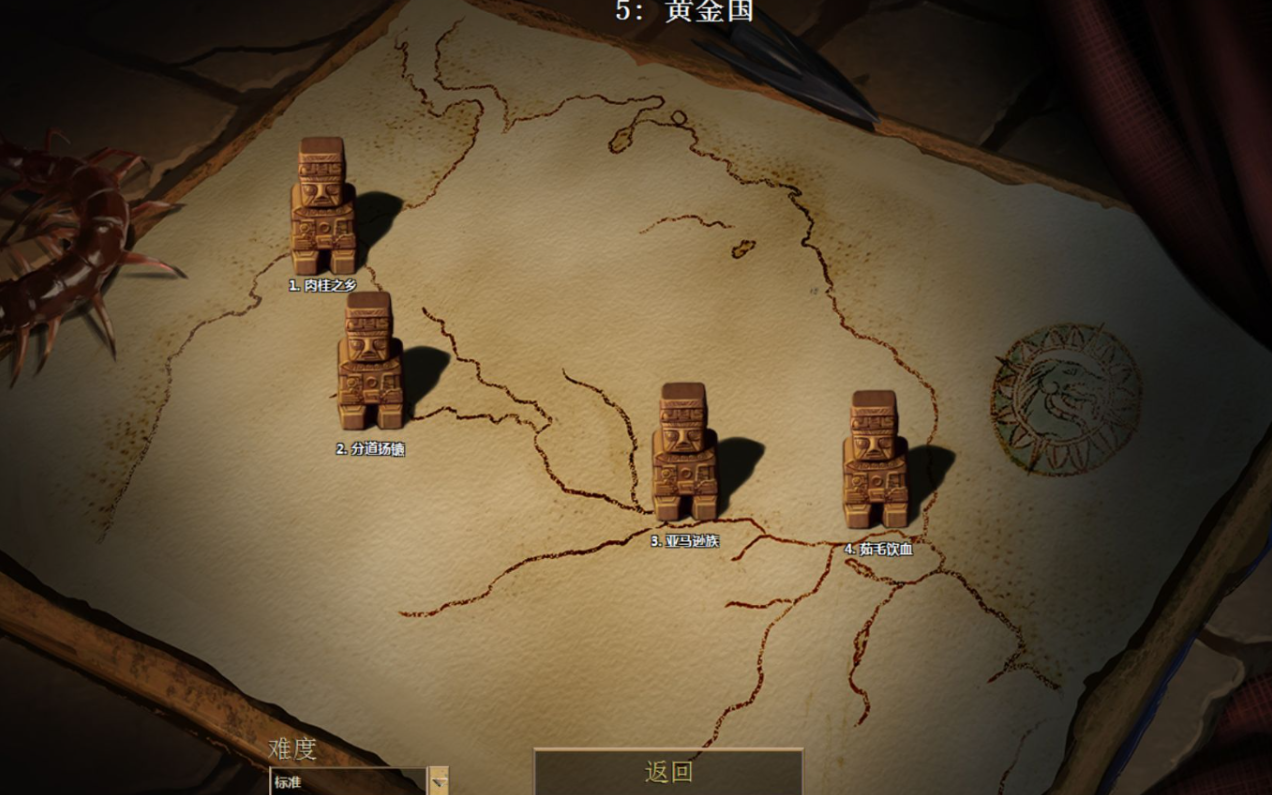Choose scenario 2 分道扬镳 statue

click(369, 361)
